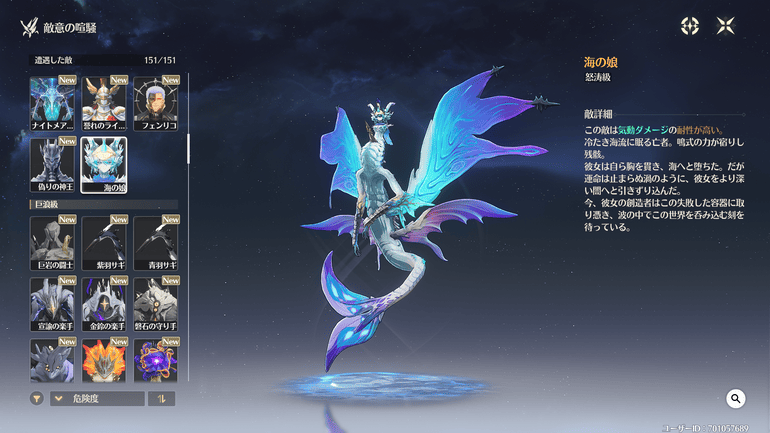Open the 危険度 sort dropdown
The height and width of the screenshot is (433, 770).
[x=97, y=399]
